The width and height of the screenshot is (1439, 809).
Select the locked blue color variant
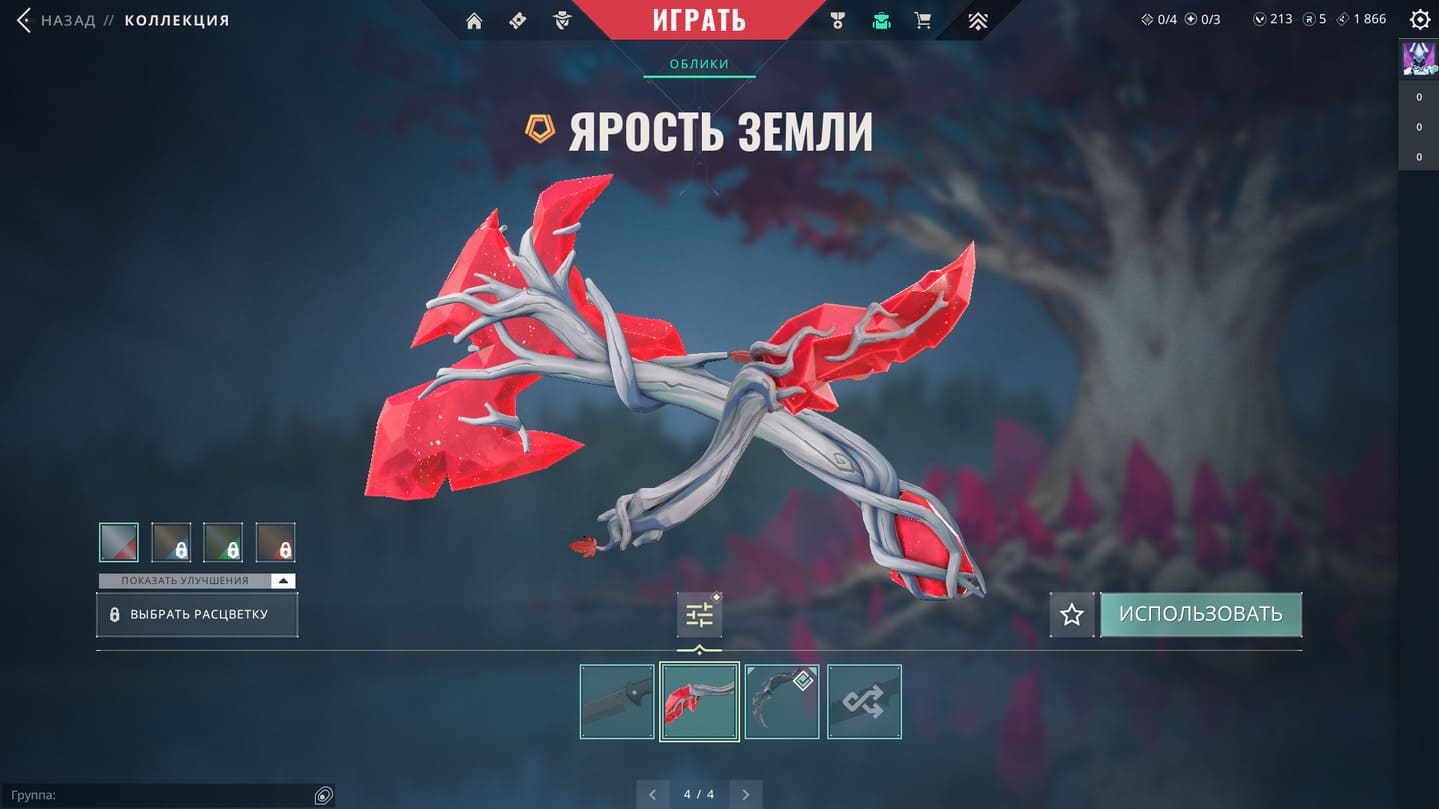pyautogui.click(x=171, y=542)
